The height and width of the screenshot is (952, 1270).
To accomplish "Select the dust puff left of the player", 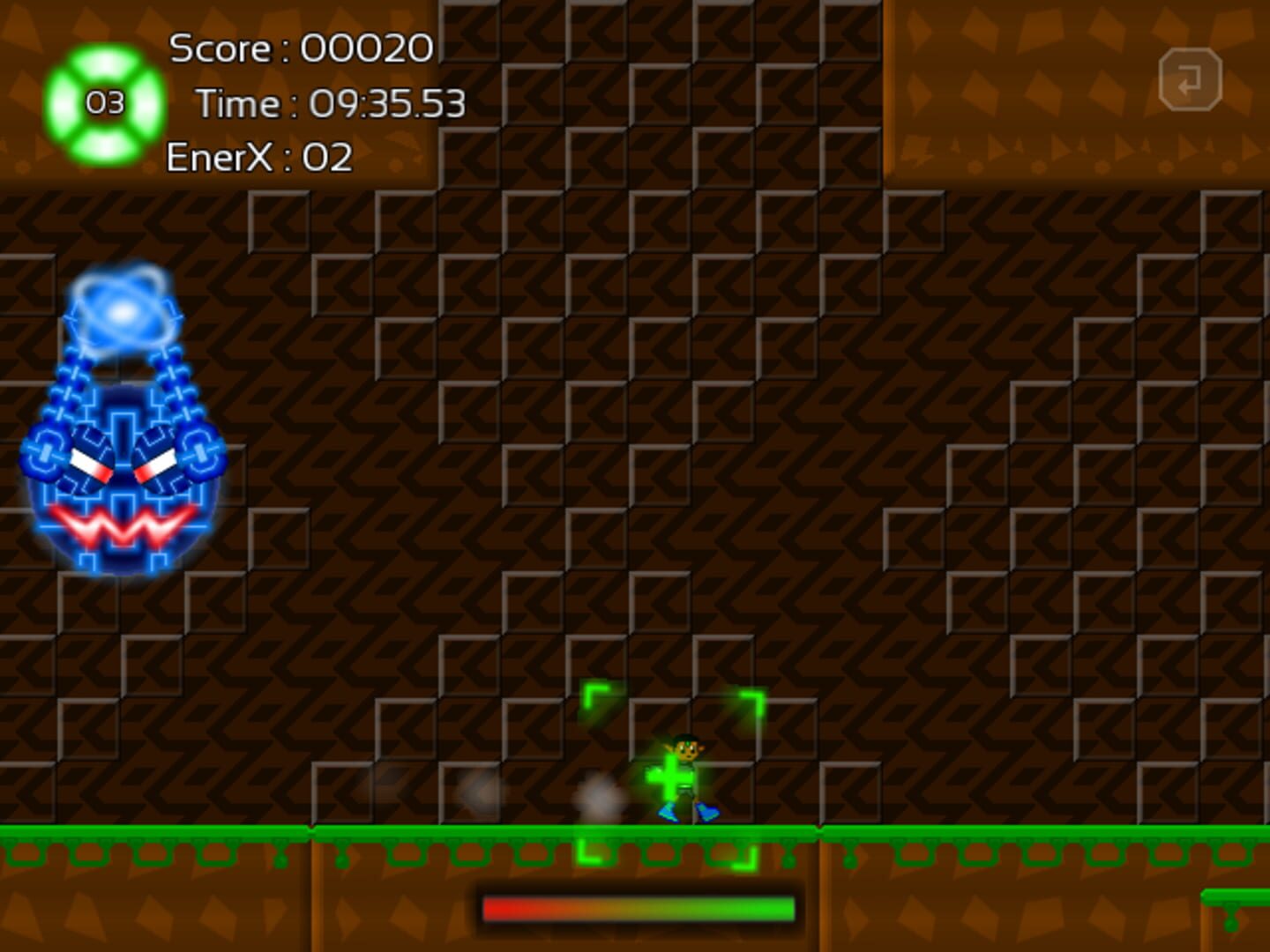I will click(595, 798).
